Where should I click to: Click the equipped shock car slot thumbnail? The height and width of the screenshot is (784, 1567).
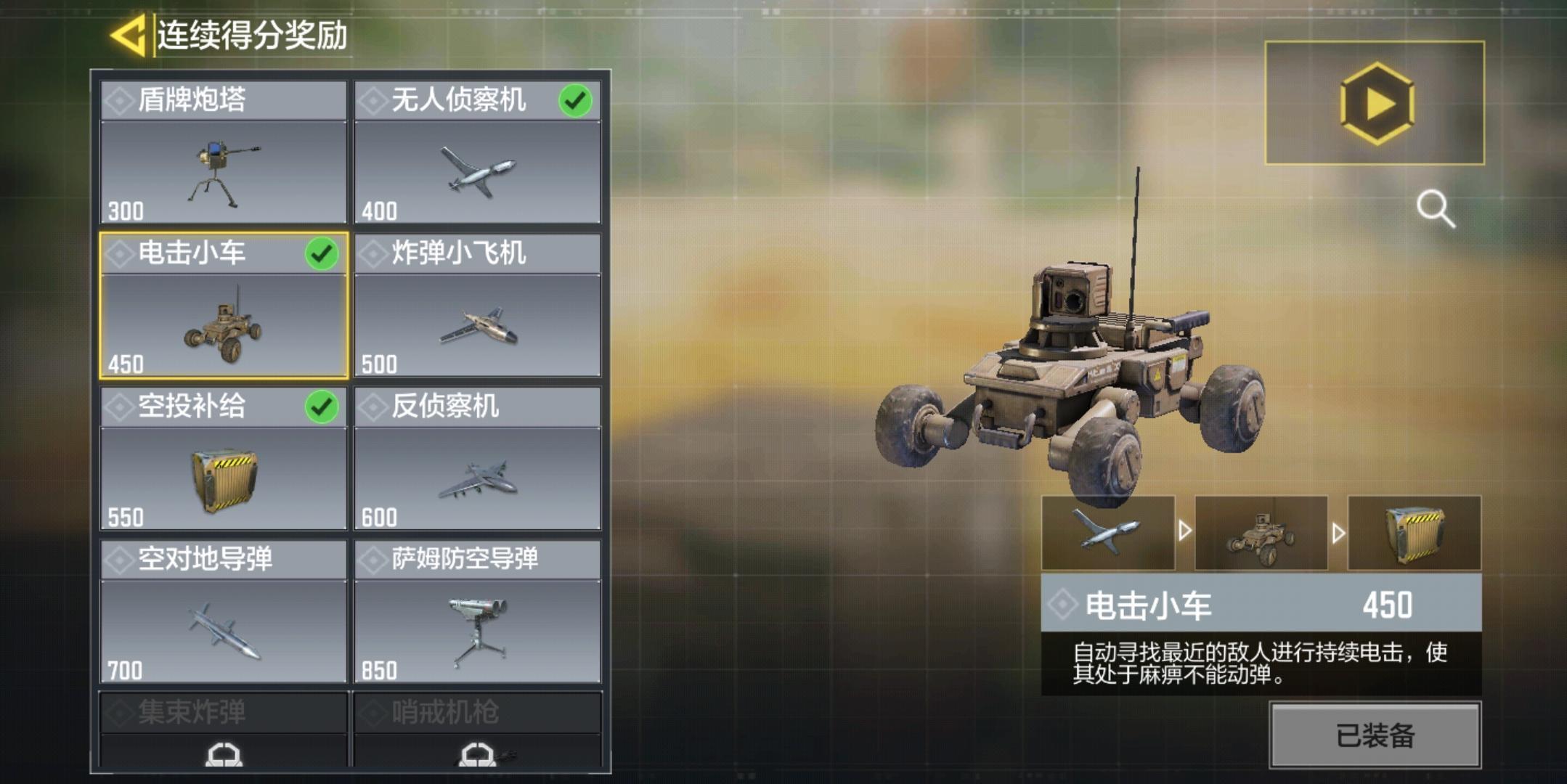point(1261,533)
